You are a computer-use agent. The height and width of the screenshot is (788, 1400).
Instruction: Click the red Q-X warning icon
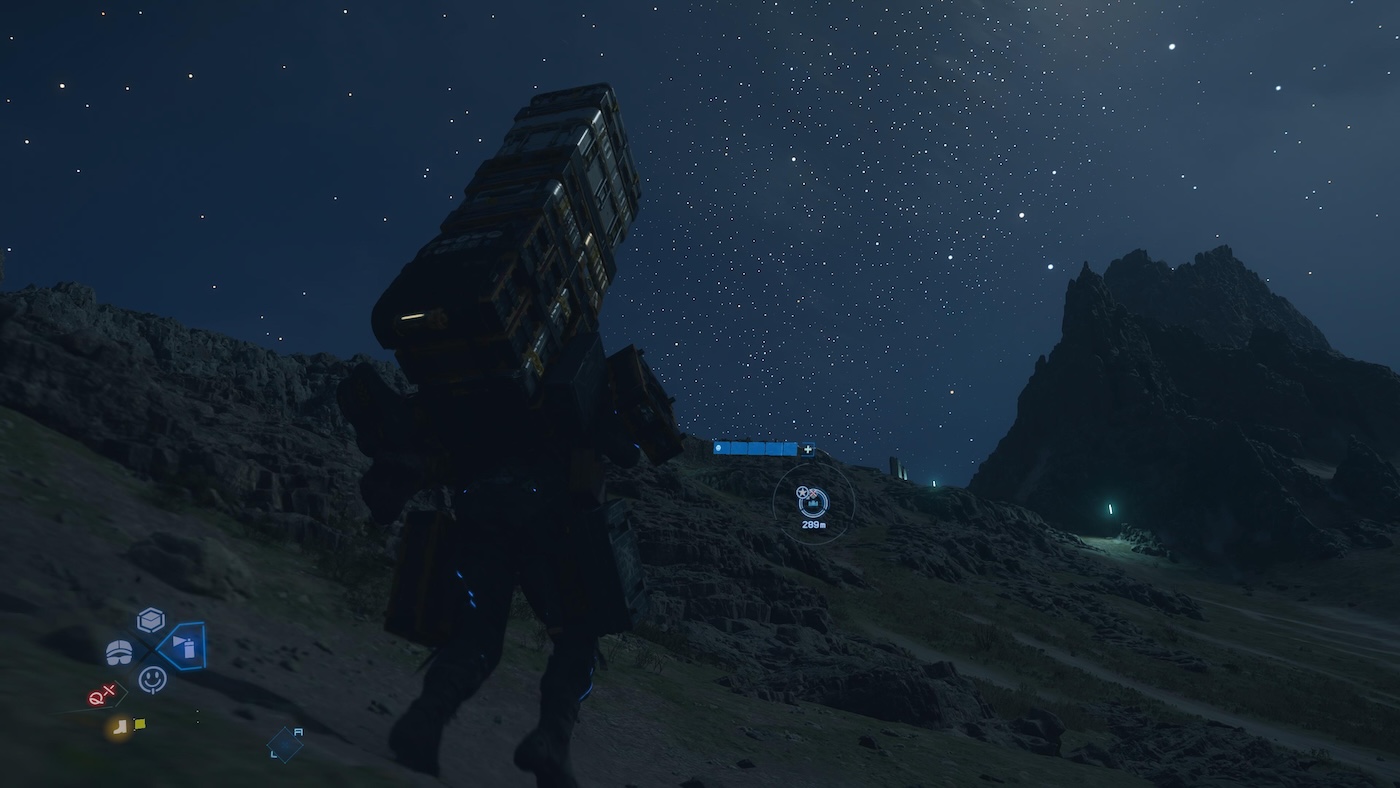[x=103, y=696]
